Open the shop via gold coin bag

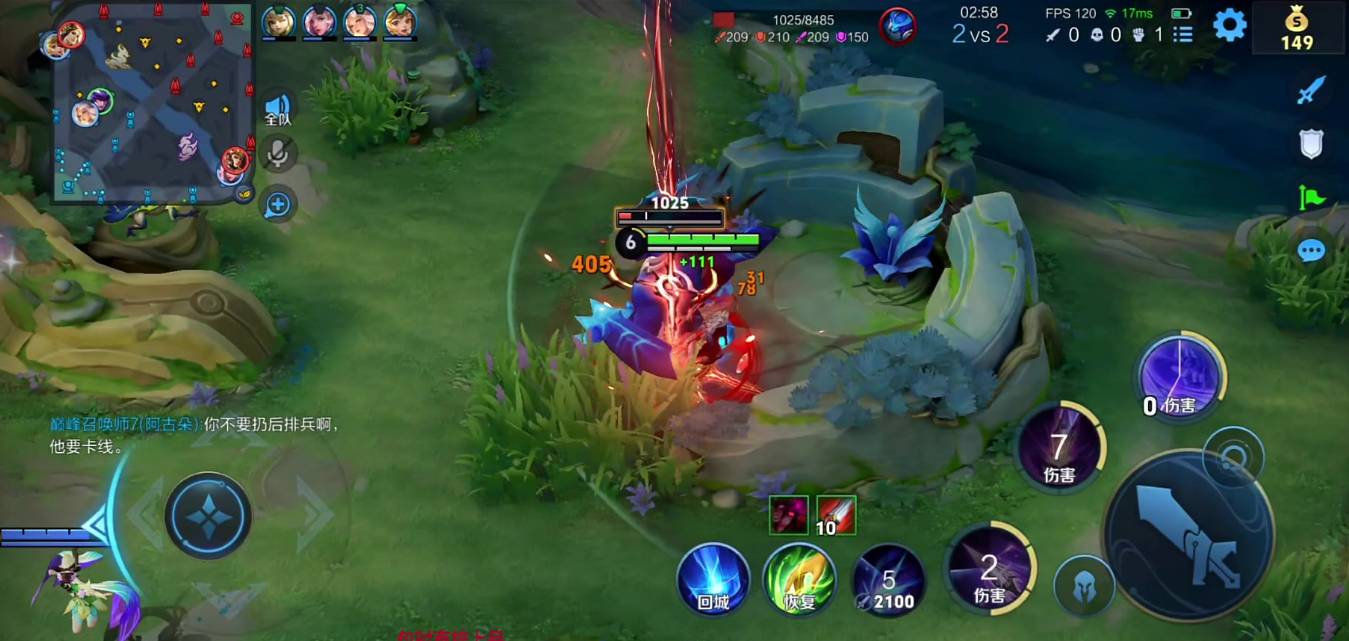coord(1296,27)
